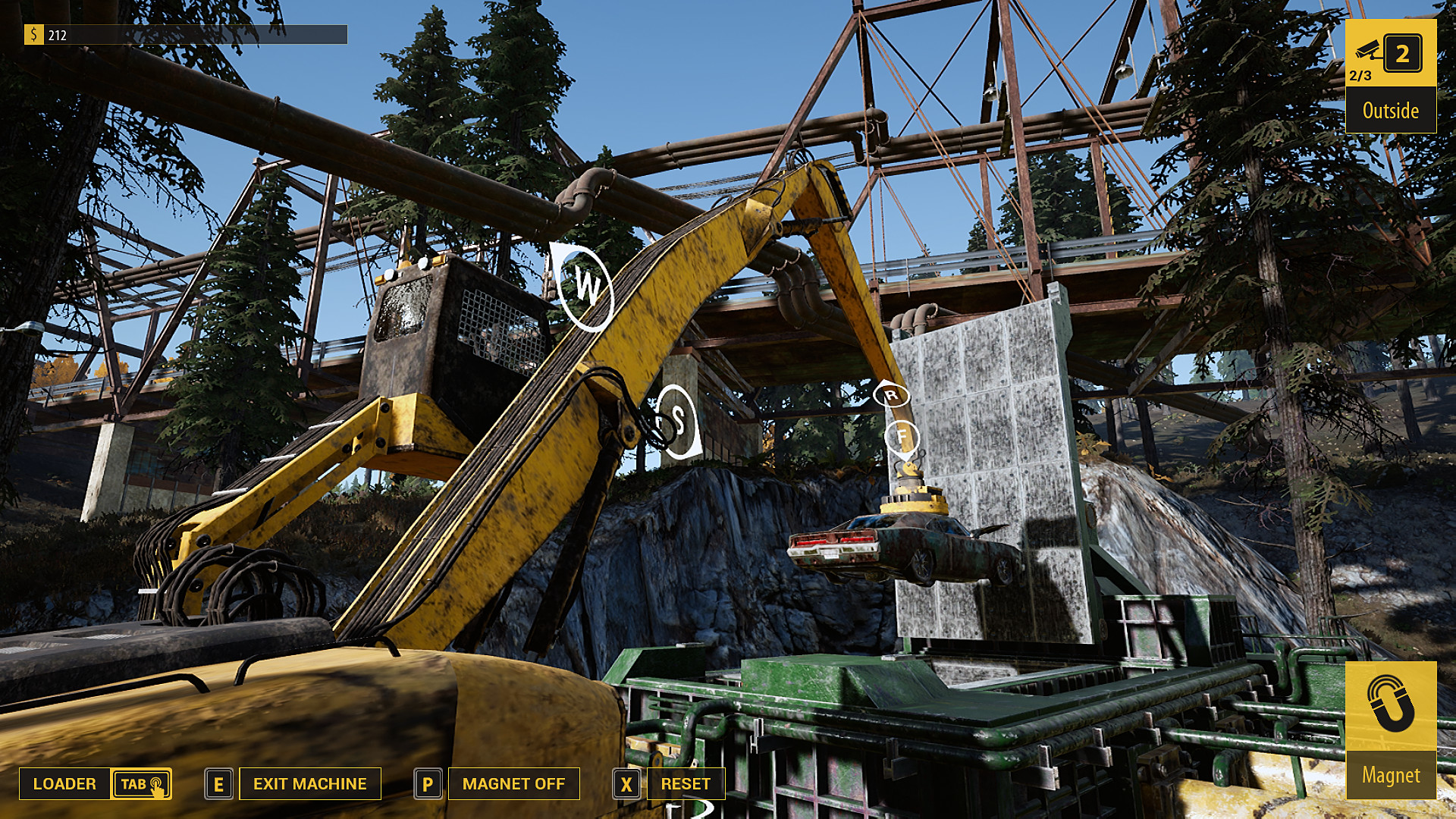The image size is (1456, 819).
Task: Toggle MAGNET OFF in the bottom bar
Action: click(513, 783)
